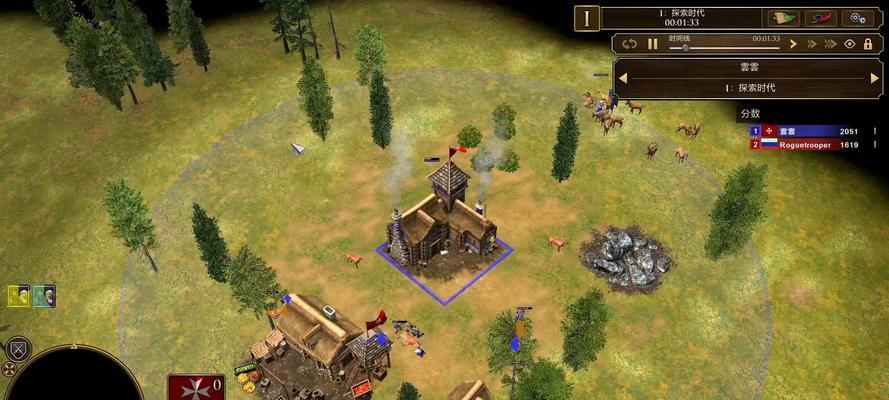Open the red Maltese cross flag panel

(x=196, y=389)
